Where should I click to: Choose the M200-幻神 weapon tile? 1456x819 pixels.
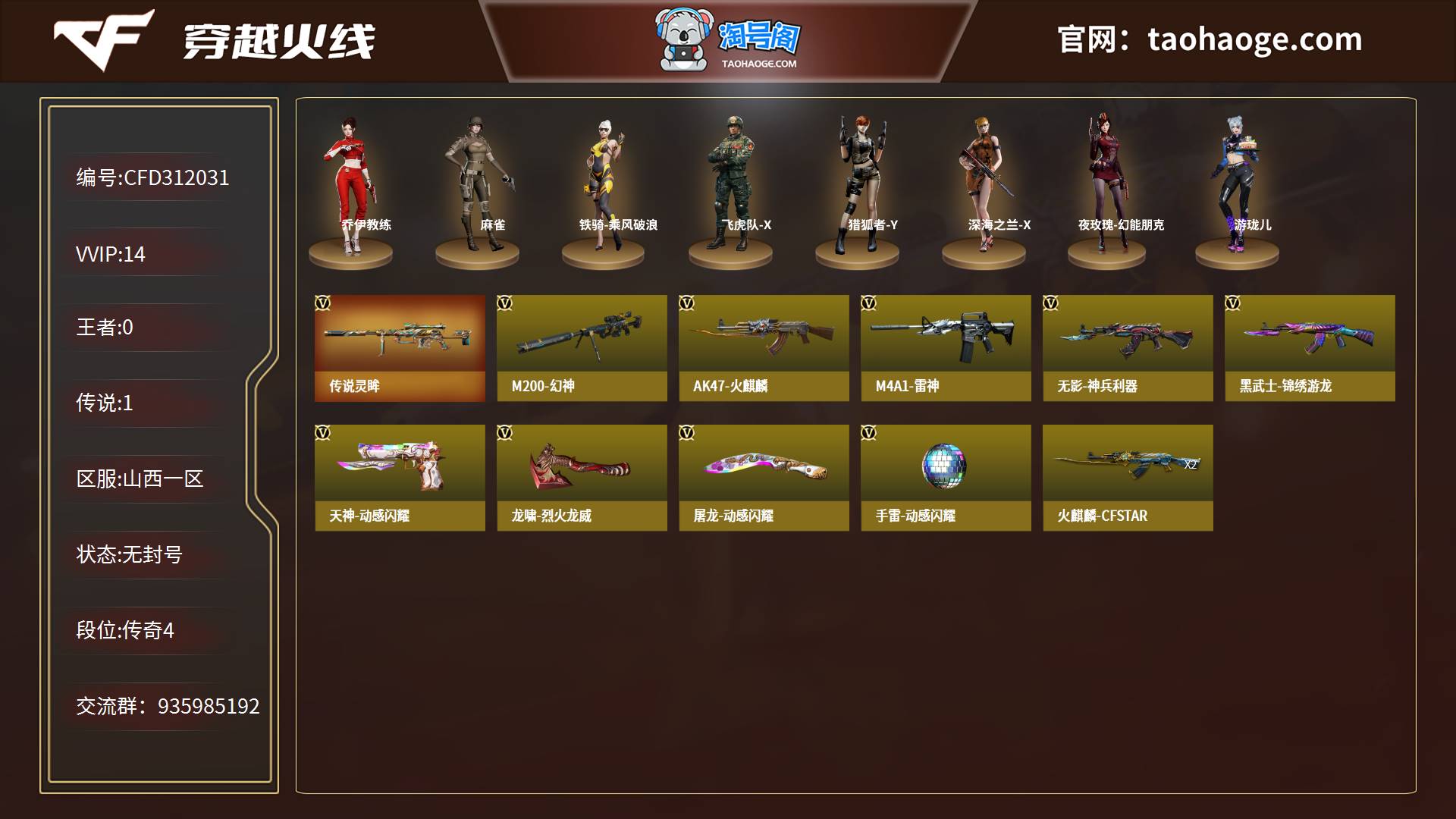pyautogui.click(x=582, y=348)
